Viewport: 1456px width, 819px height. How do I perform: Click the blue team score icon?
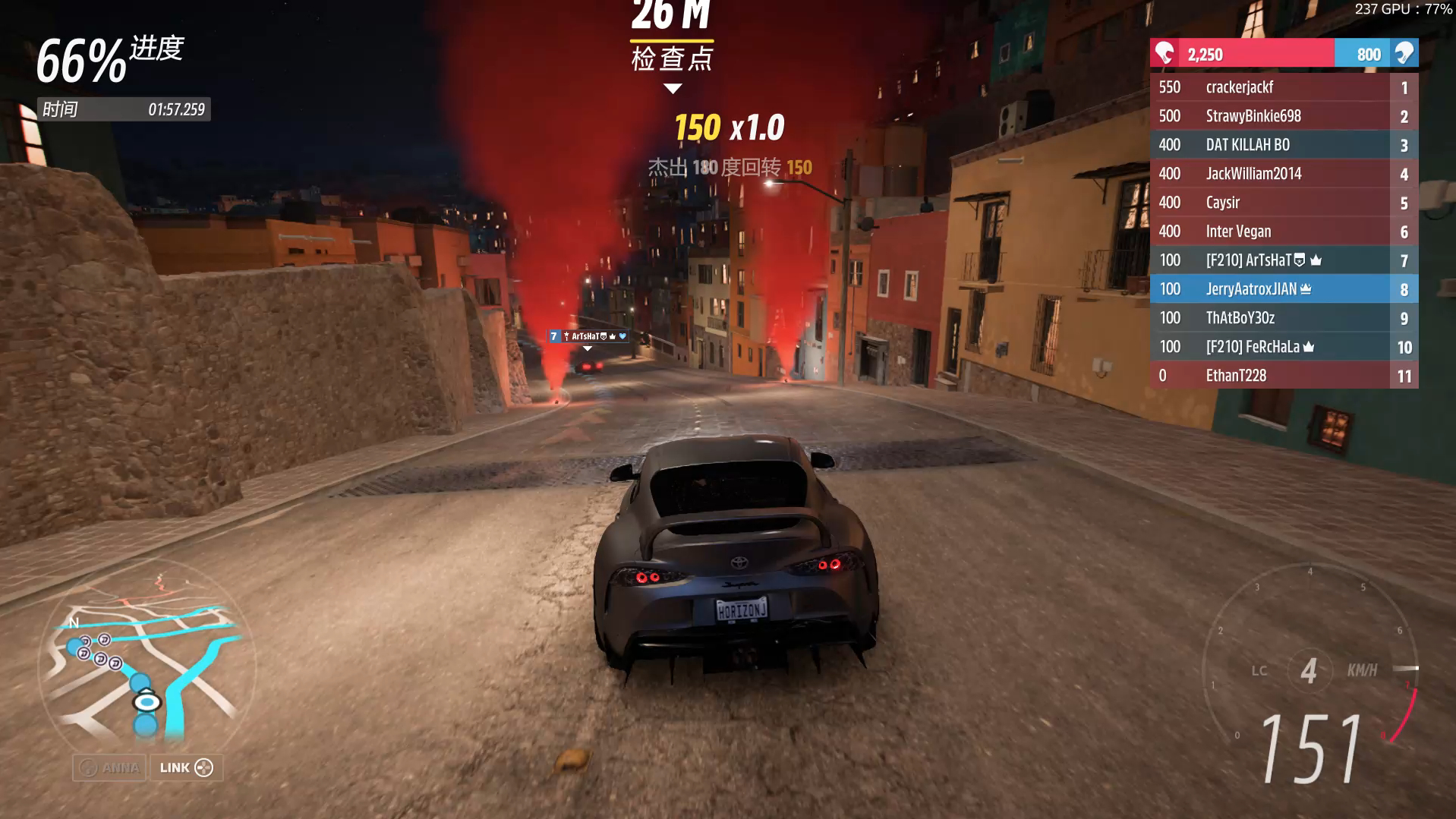point(1404,54)
